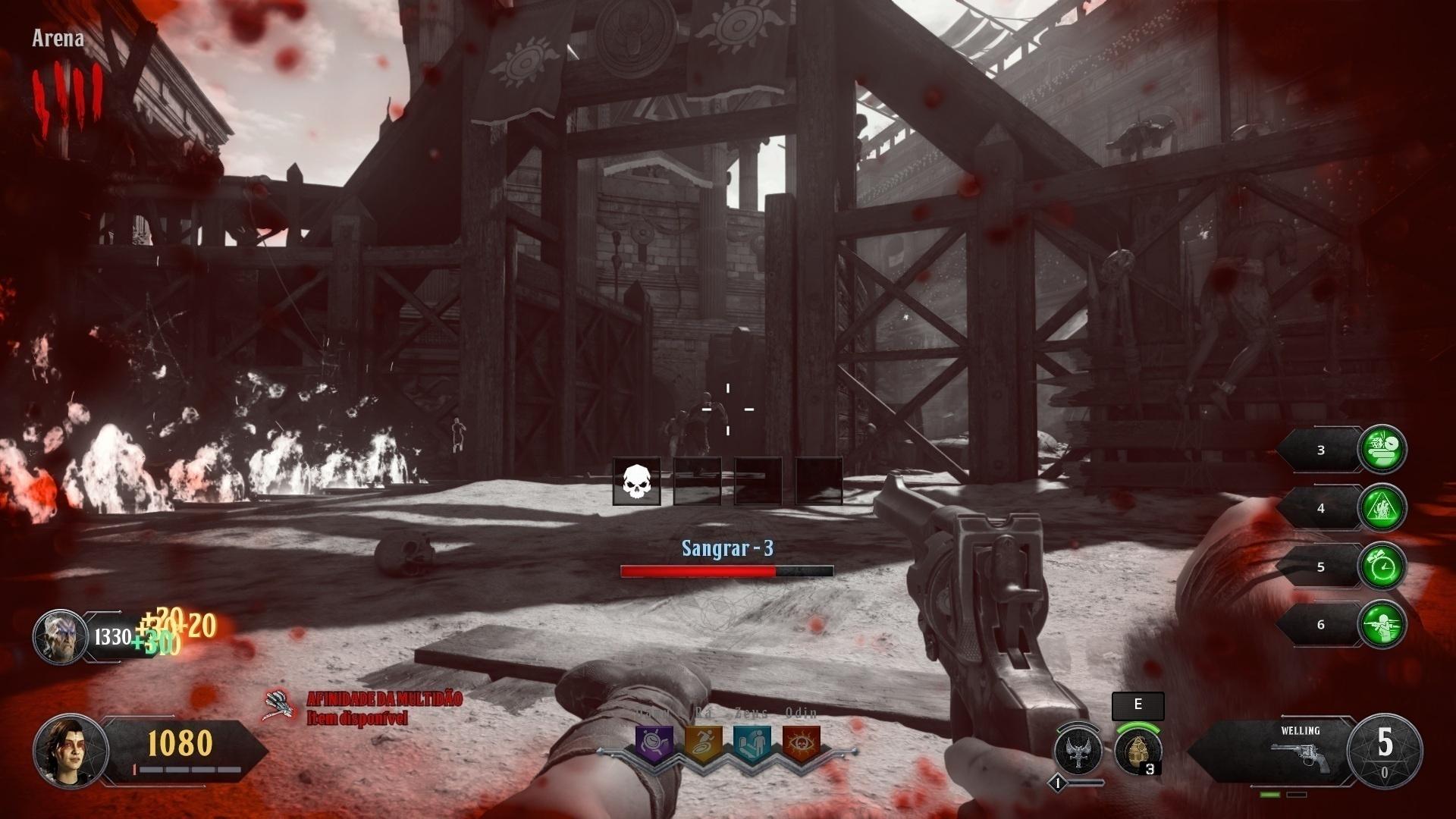Select the winged special weapon icon
Viewport: 1456px width, 819px height.
point(1078,750)
